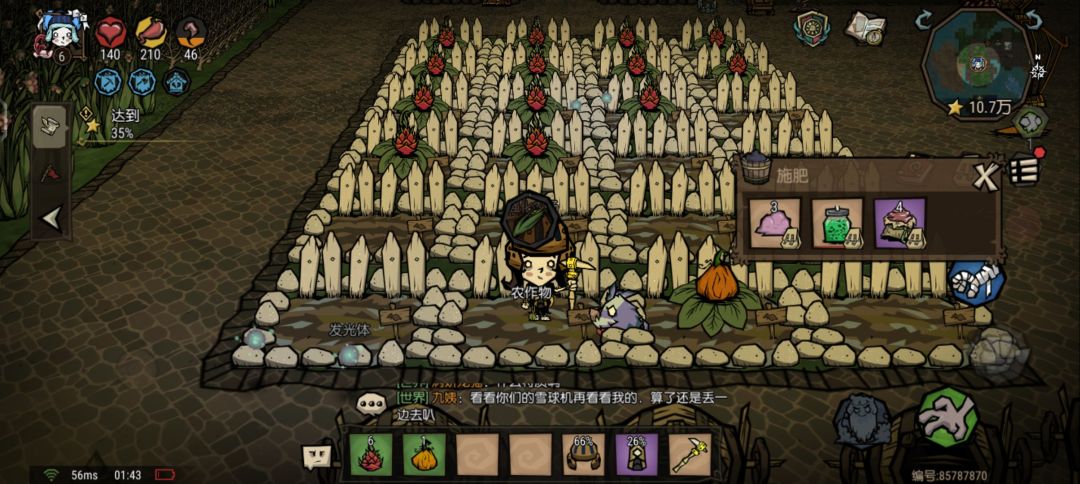
Task: Open the chat speech bubble
Action: (372, 404)
